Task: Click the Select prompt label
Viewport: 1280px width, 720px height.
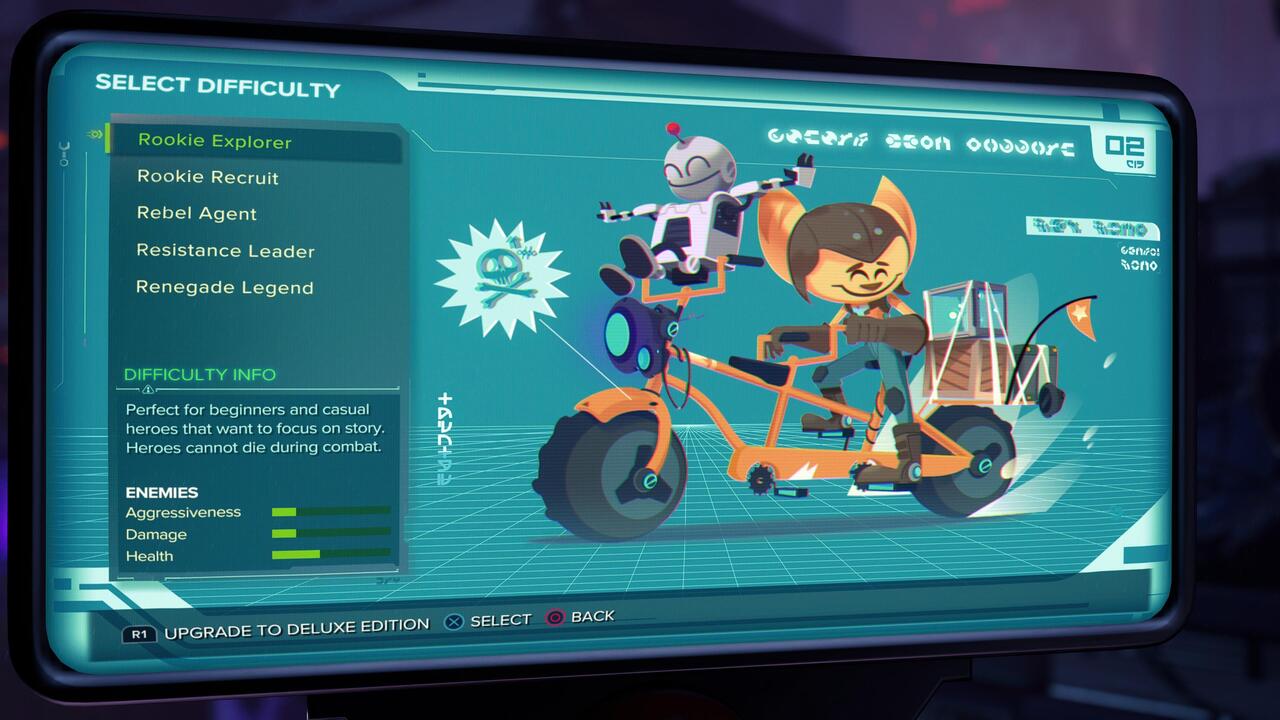Action: pos(500,619)
